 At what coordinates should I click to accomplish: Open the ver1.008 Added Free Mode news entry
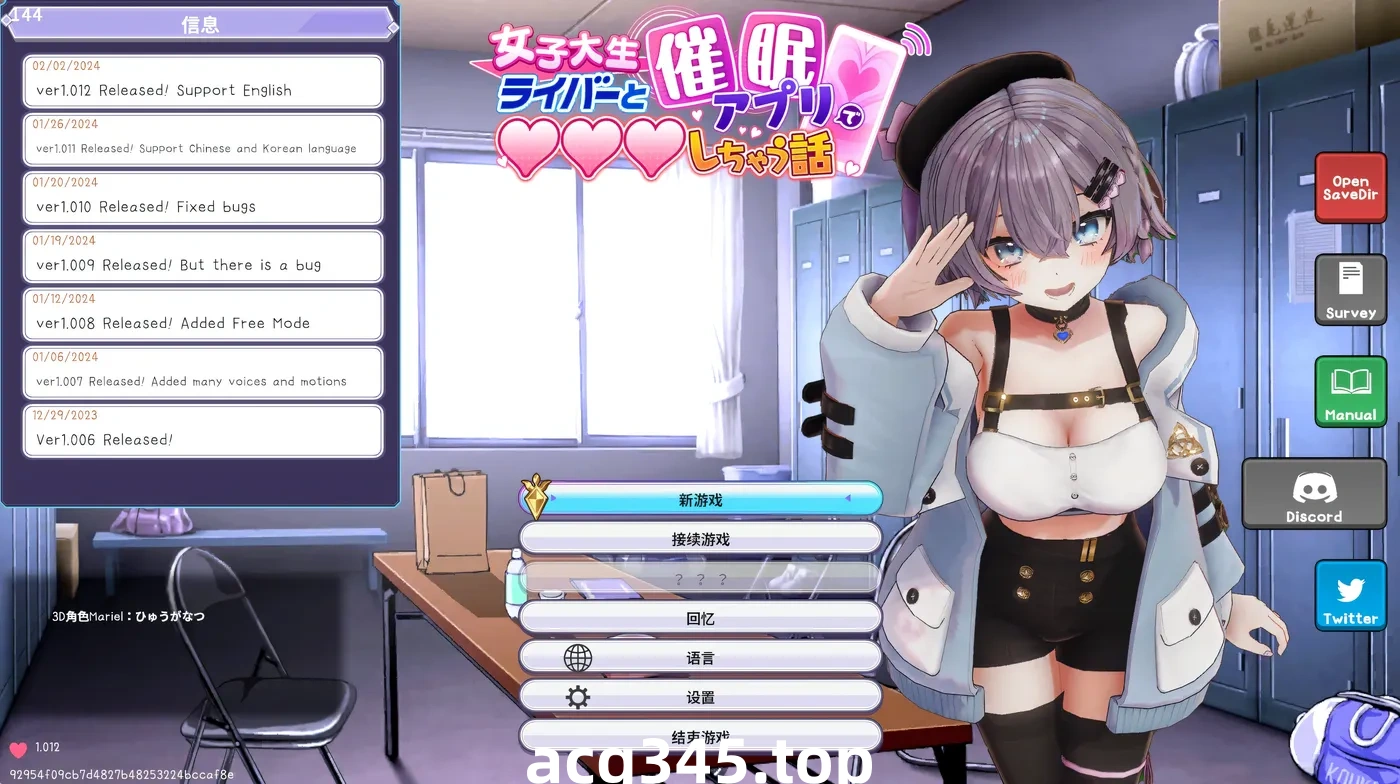point(202,314)
